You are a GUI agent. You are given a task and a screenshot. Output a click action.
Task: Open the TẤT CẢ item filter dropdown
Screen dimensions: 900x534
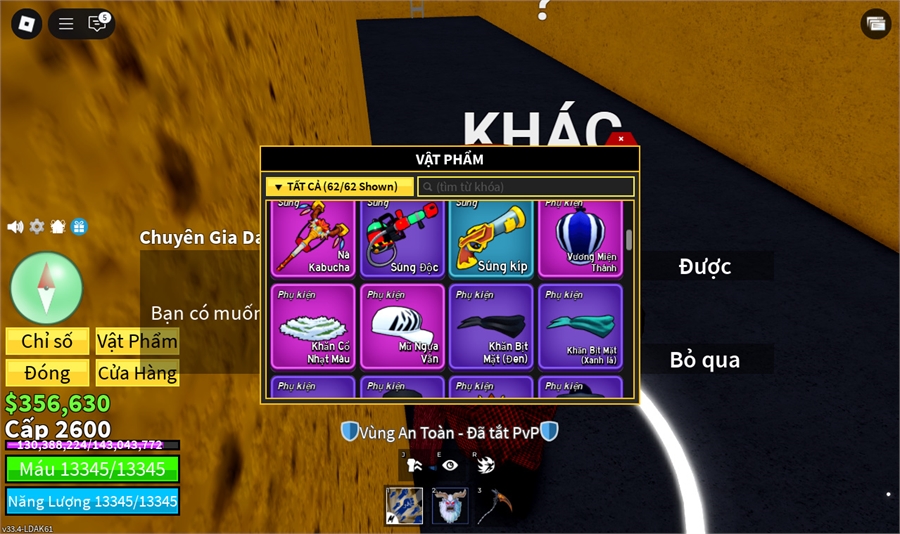(339, 187)
